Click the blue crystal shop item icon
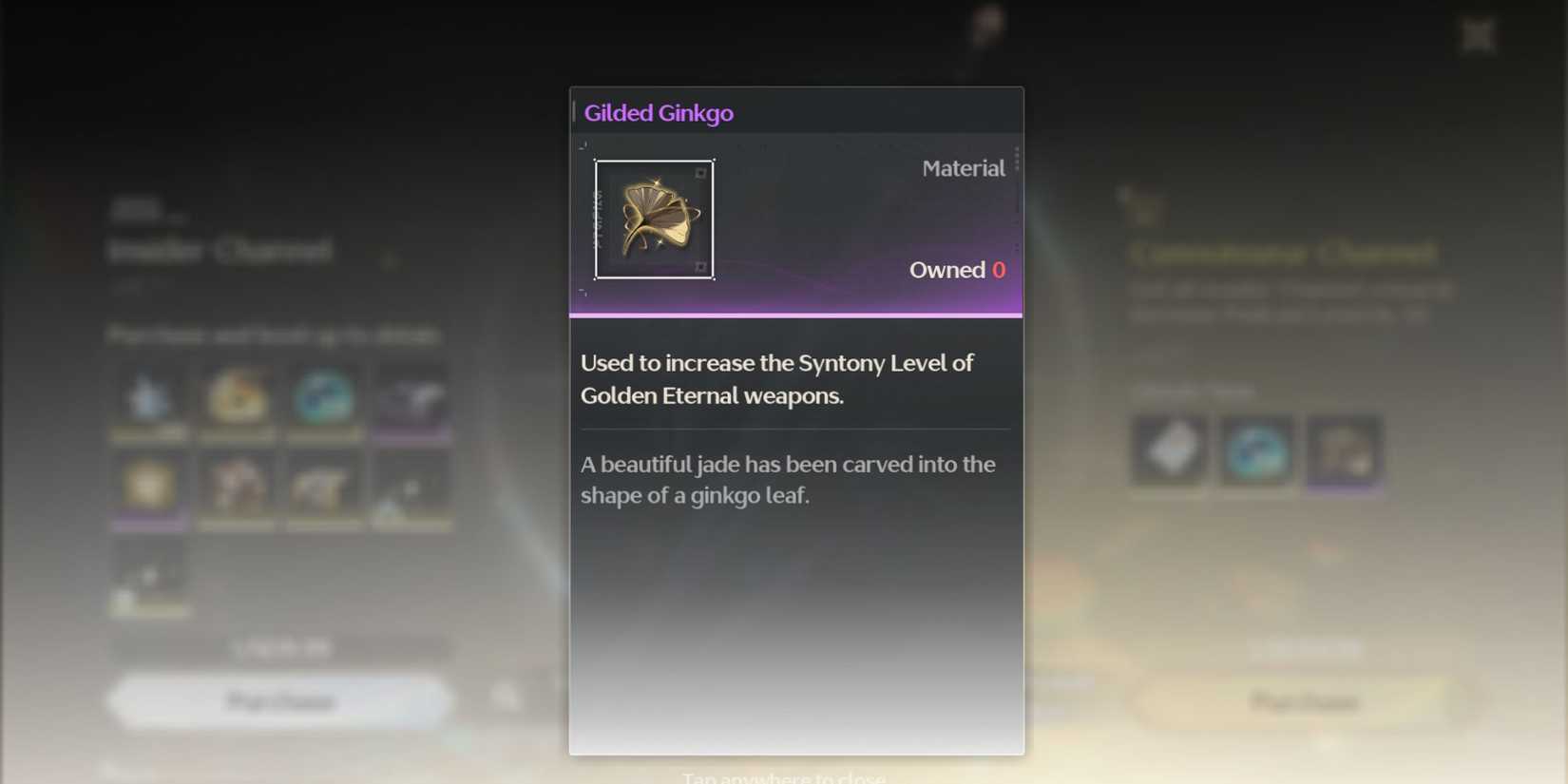1568x784 pixels. click(x=150, y=396)
